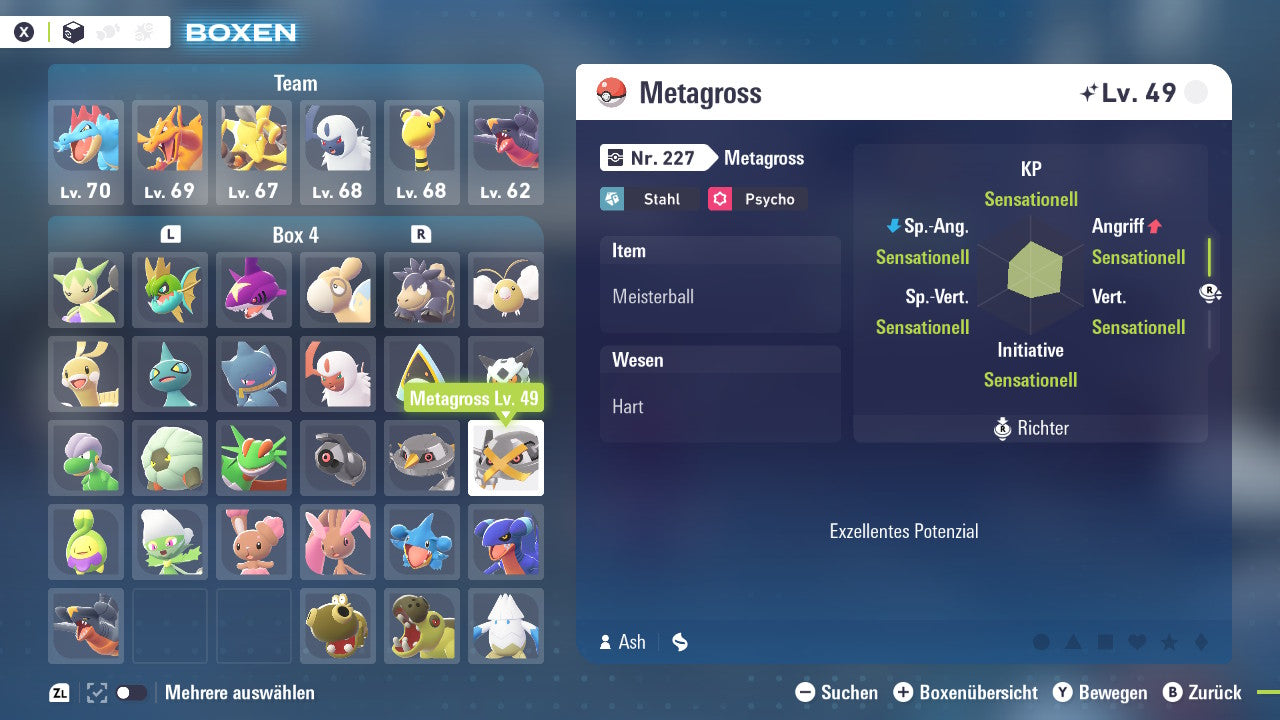The height and width of the screenshot is (720, 1280).
Task: Select the Metagross thumbnail in Box 4
Action: pyautogui.click(x=505, y=458)
